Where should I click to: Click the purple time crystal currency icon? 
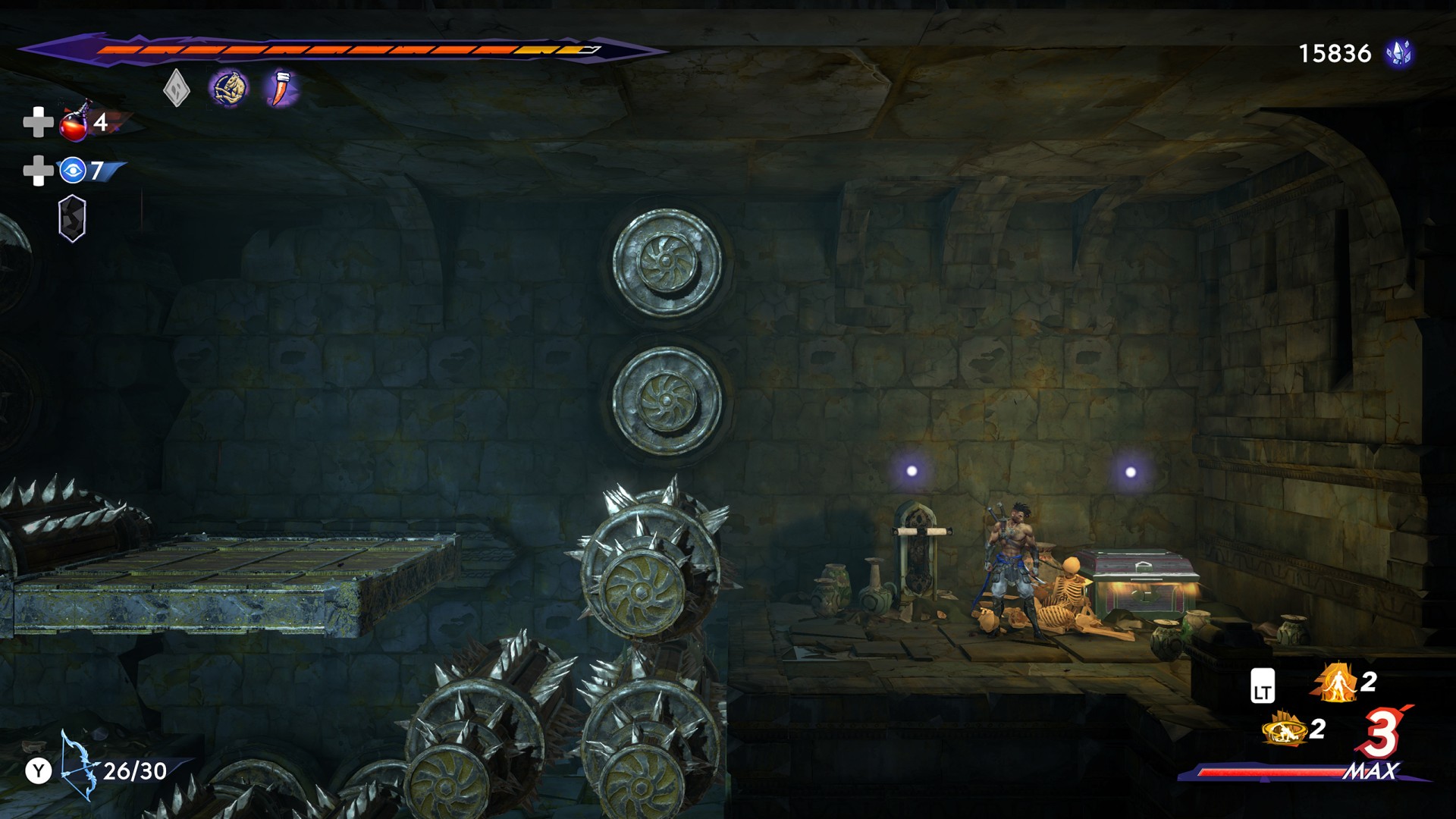click(1398, 53)
